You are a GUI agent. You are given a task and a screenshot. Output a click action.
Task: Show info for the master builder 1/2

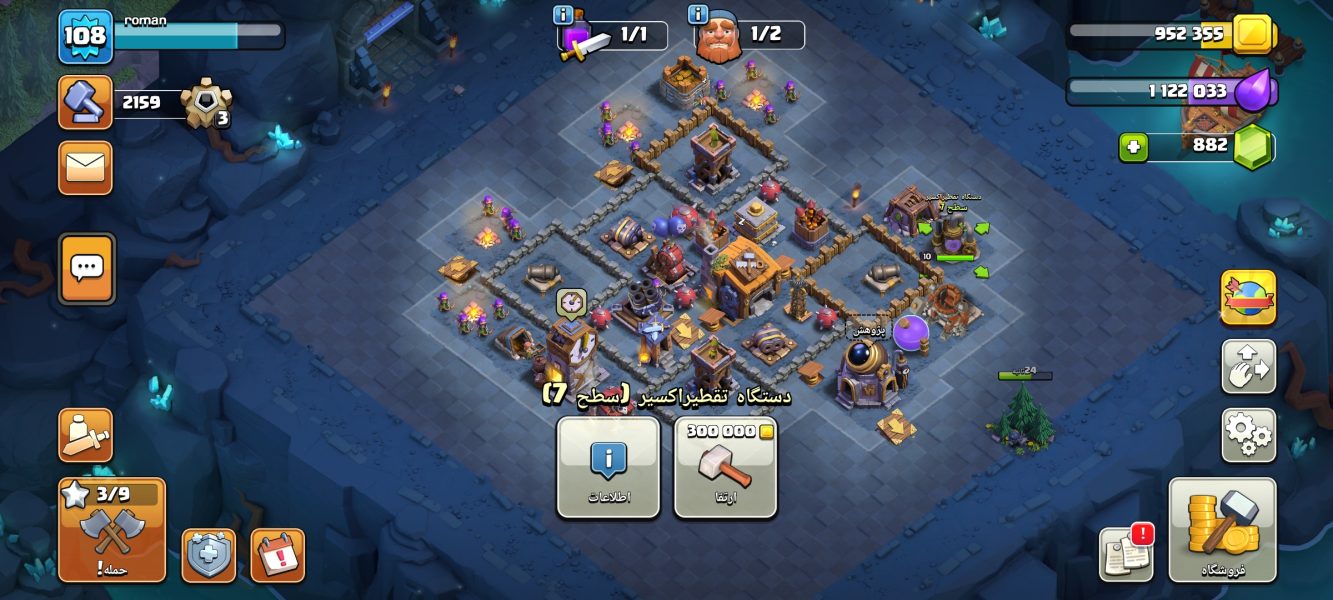click(x=698, y=15)
